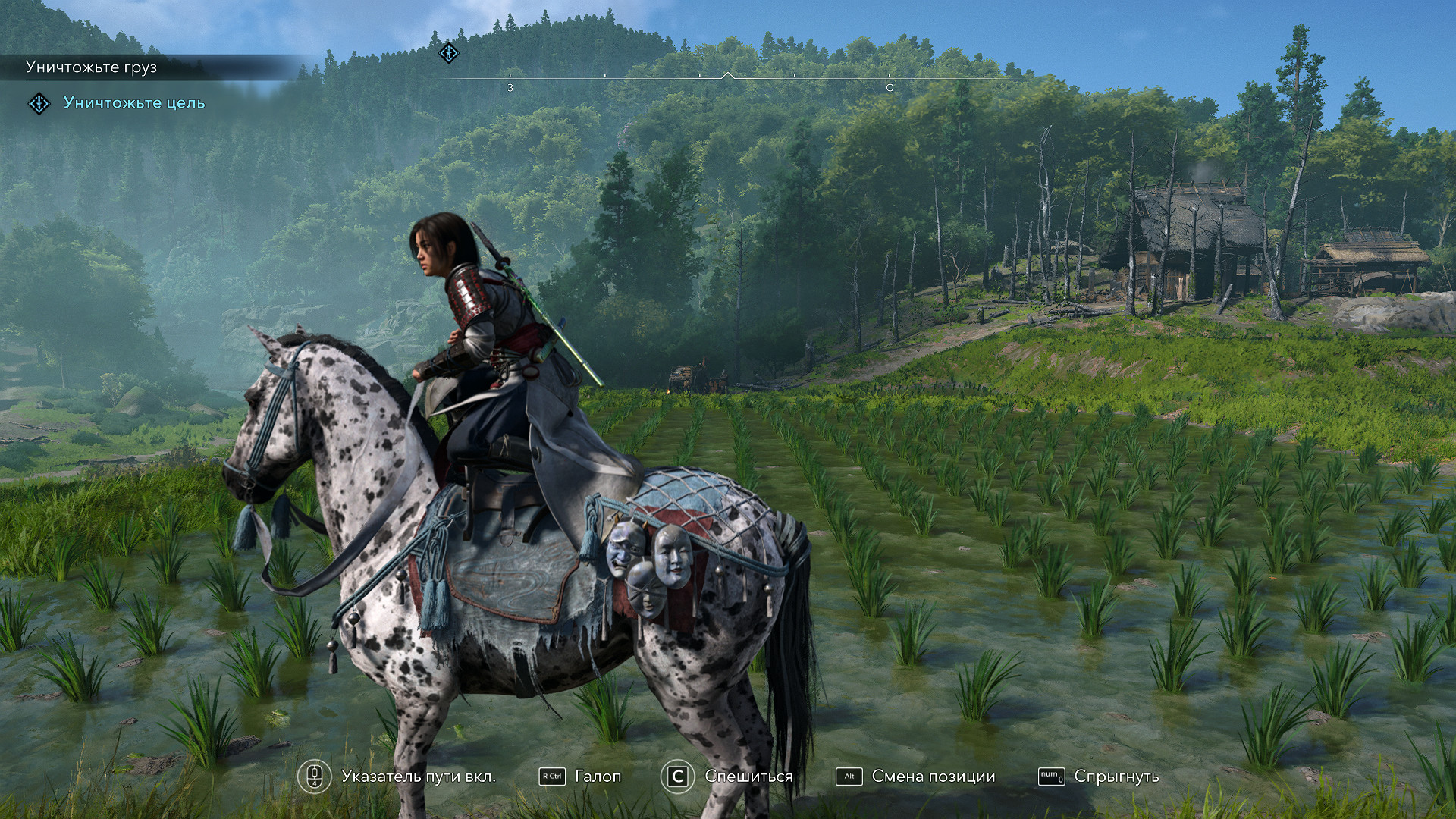Select the "Уничтожьте груз" quest title
This screenshot has height=819, width=1456.
tap(91, 67)
